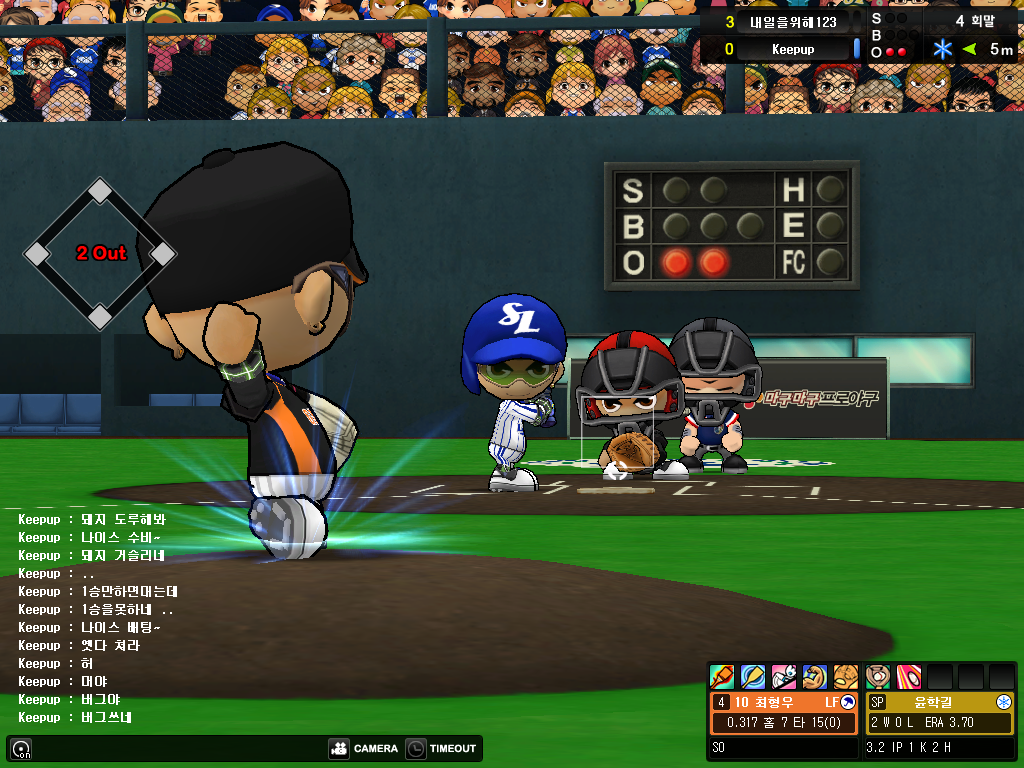Select the leather glove fielding skill icon
The image size is (1024, 768).
(846, 677)
